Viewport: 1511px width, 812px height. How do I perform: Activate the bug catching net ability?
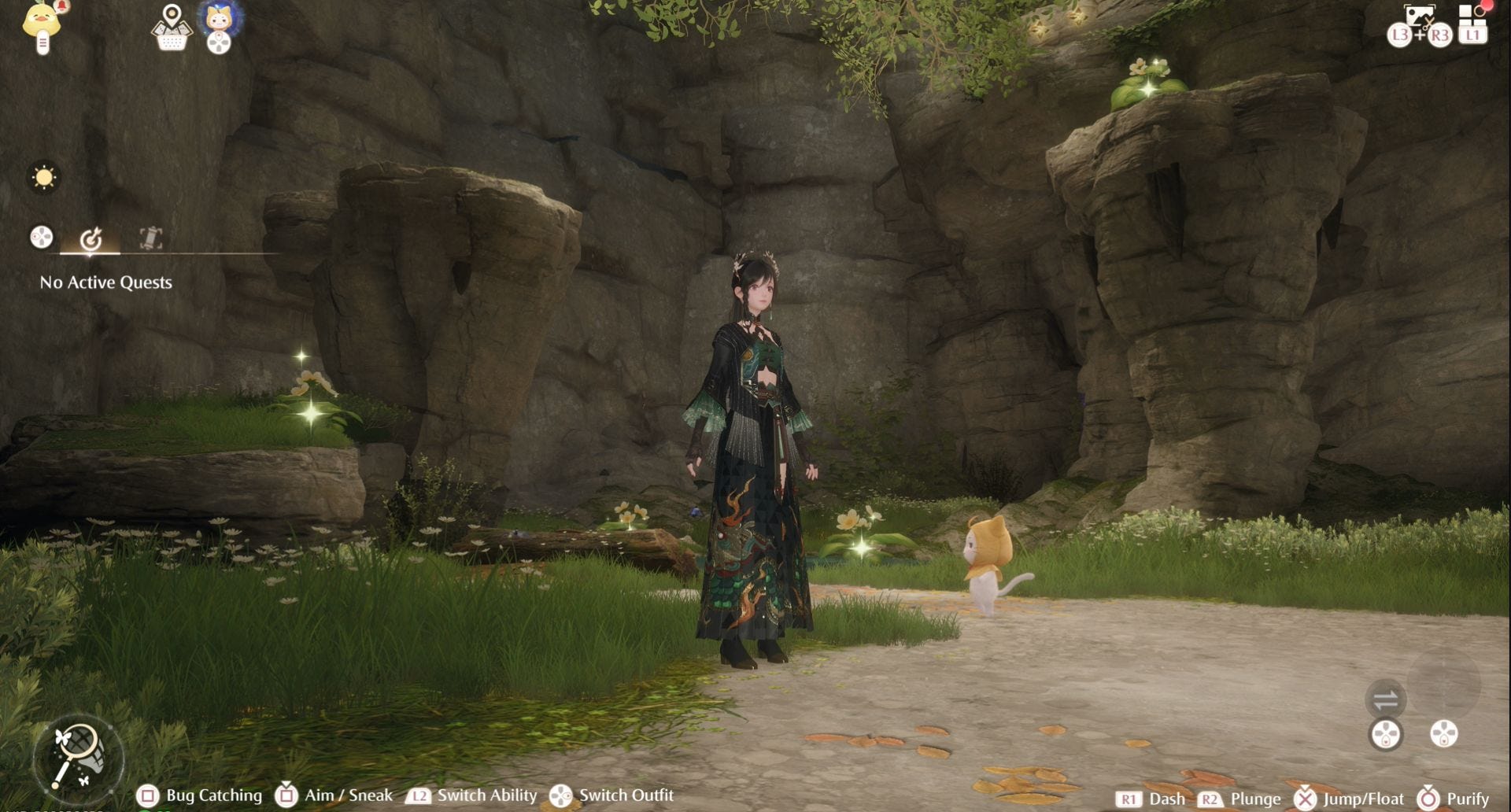(78, 757)
